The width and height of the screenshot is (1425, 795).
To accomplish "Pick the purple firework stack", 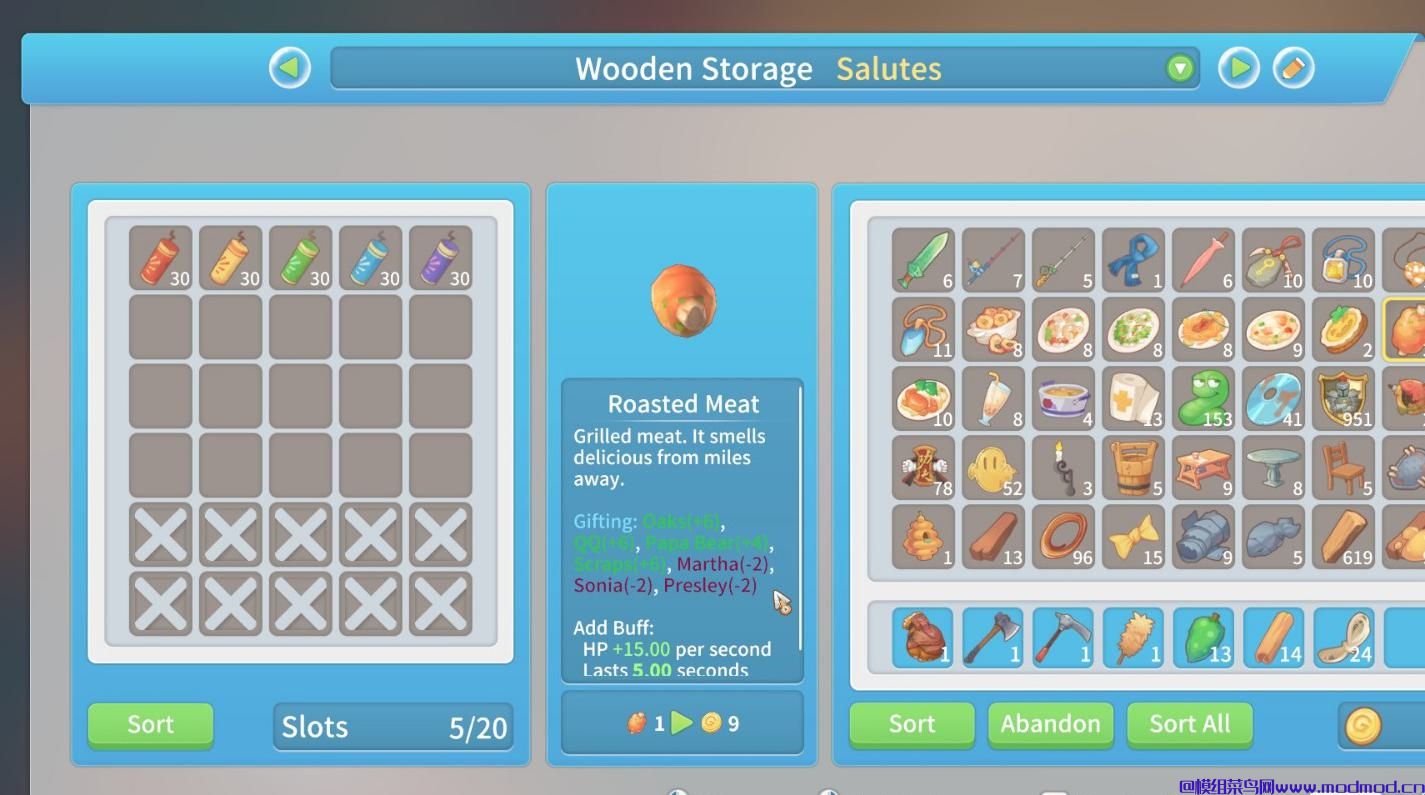I will [440, 258].
